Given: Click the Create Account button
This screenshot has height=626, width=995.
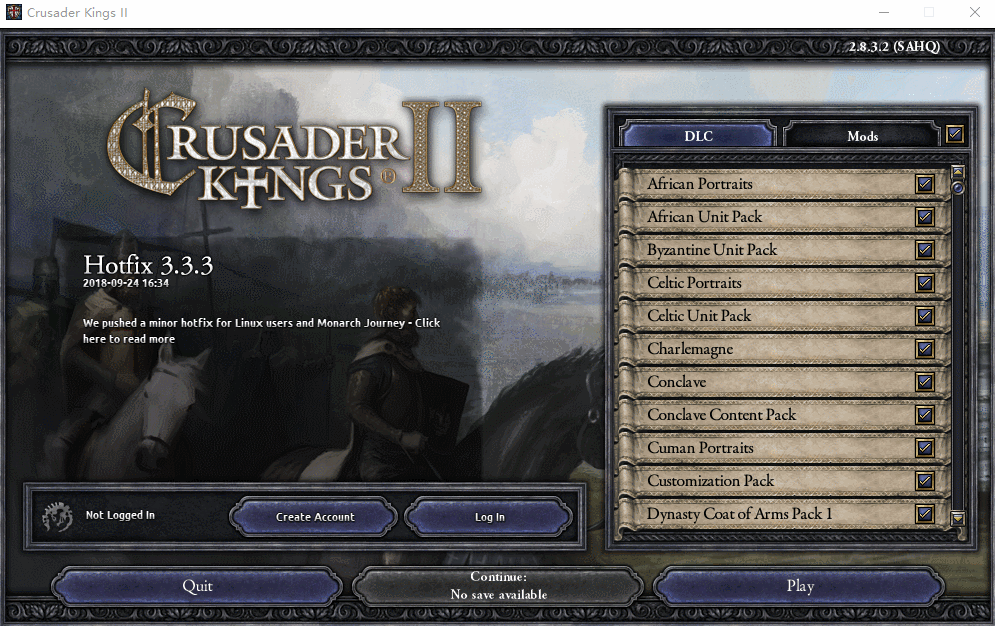Looking at the screenshot, I should pyautogui.click(x=315, y=517).
